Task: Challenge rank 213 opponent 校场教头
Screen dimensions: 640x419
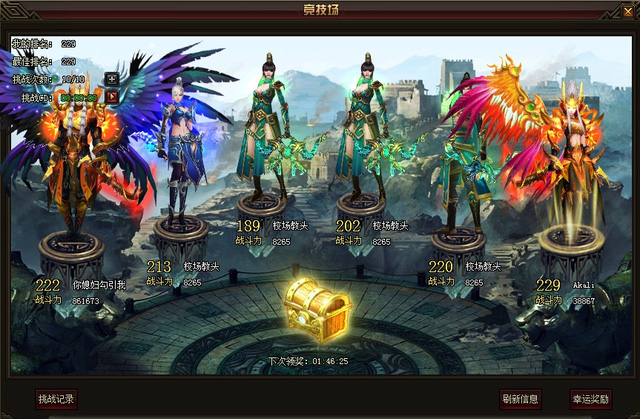Action: click(x=181, y=150)
